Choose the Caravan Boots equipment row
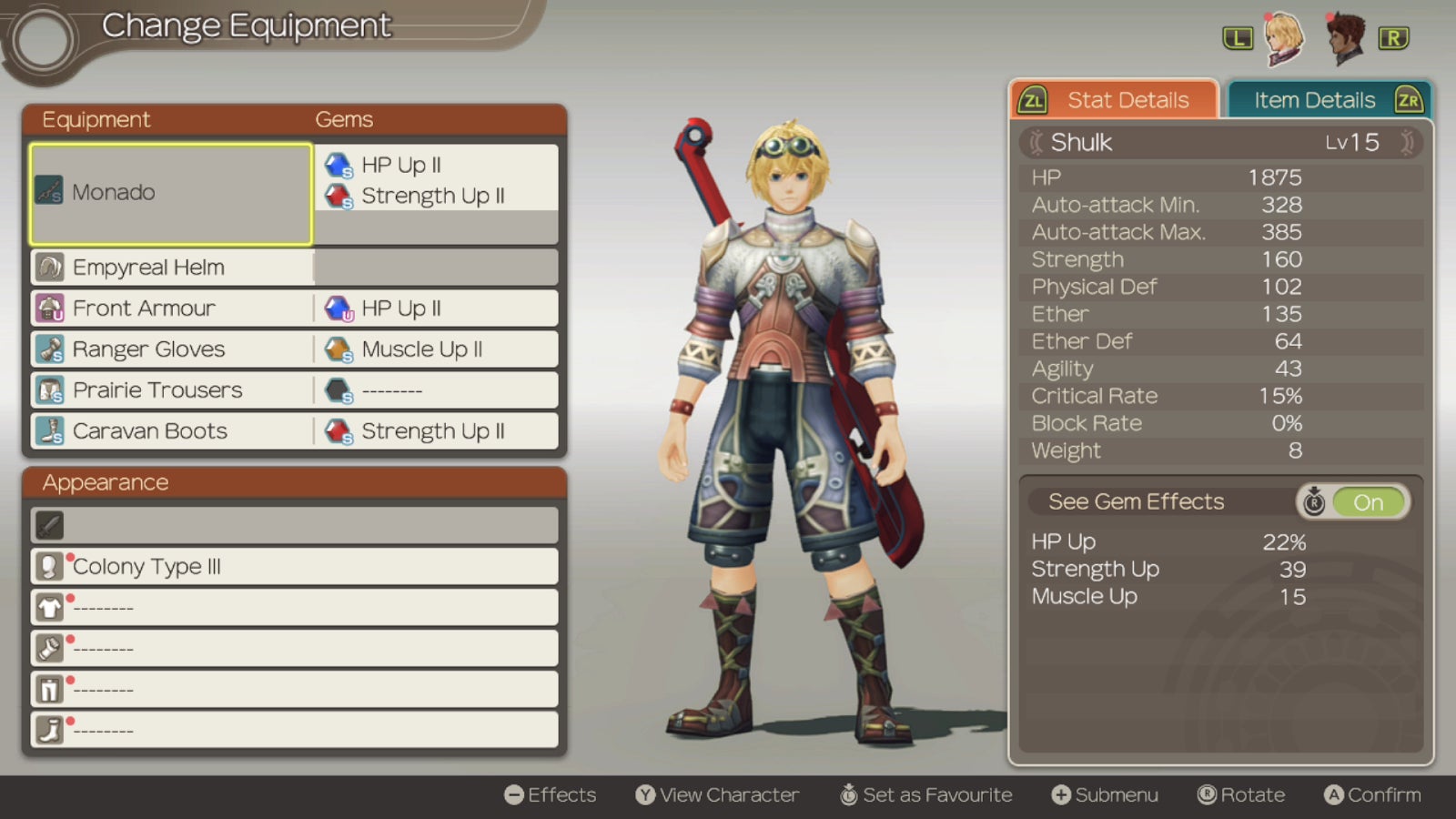 click(171, 431)
